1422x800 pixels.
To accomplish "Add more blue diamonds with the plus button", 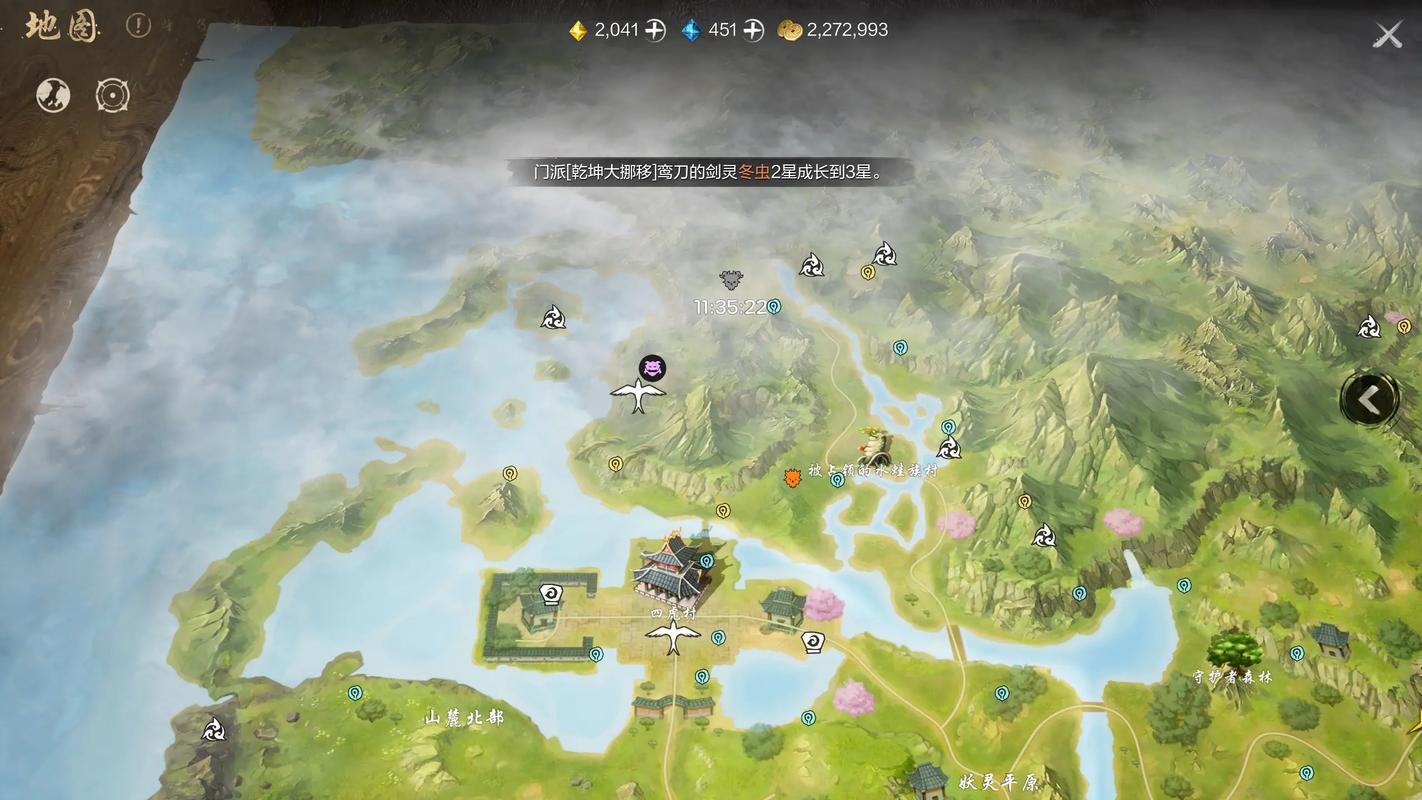I will 753,30.
